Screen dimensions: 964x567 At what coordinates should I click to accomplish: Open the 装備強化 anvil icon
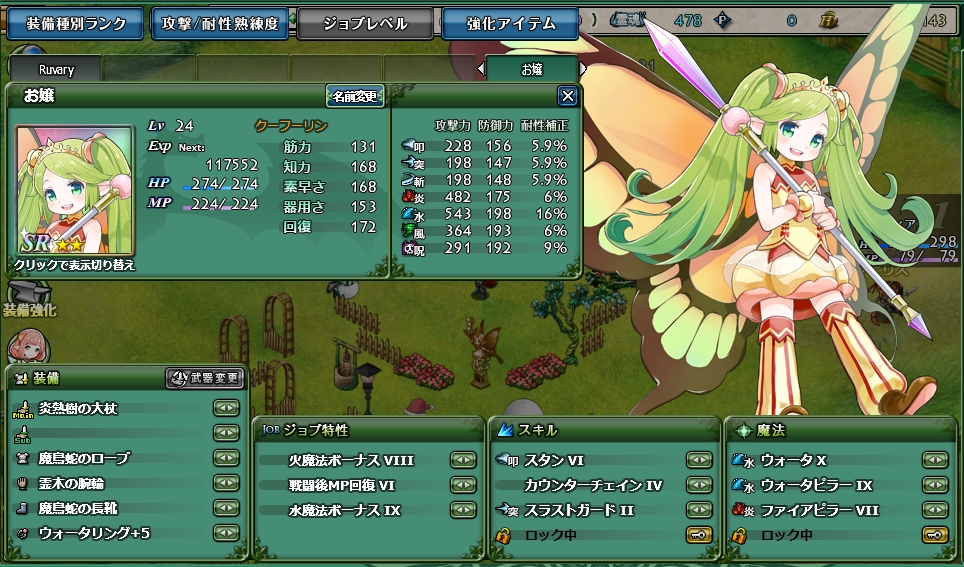pyautogui.click(x=27, y=295)
